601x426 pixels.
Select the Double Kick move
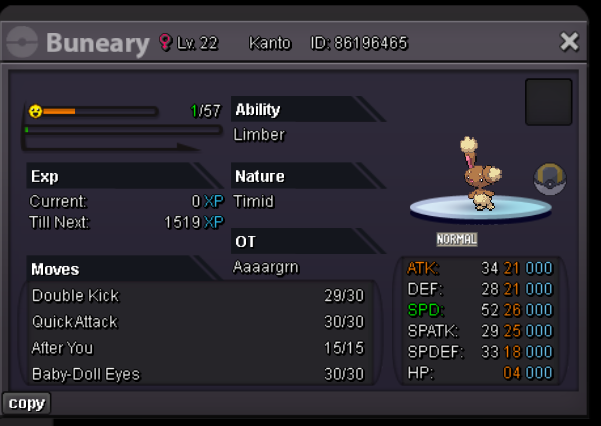coord(200,296)
